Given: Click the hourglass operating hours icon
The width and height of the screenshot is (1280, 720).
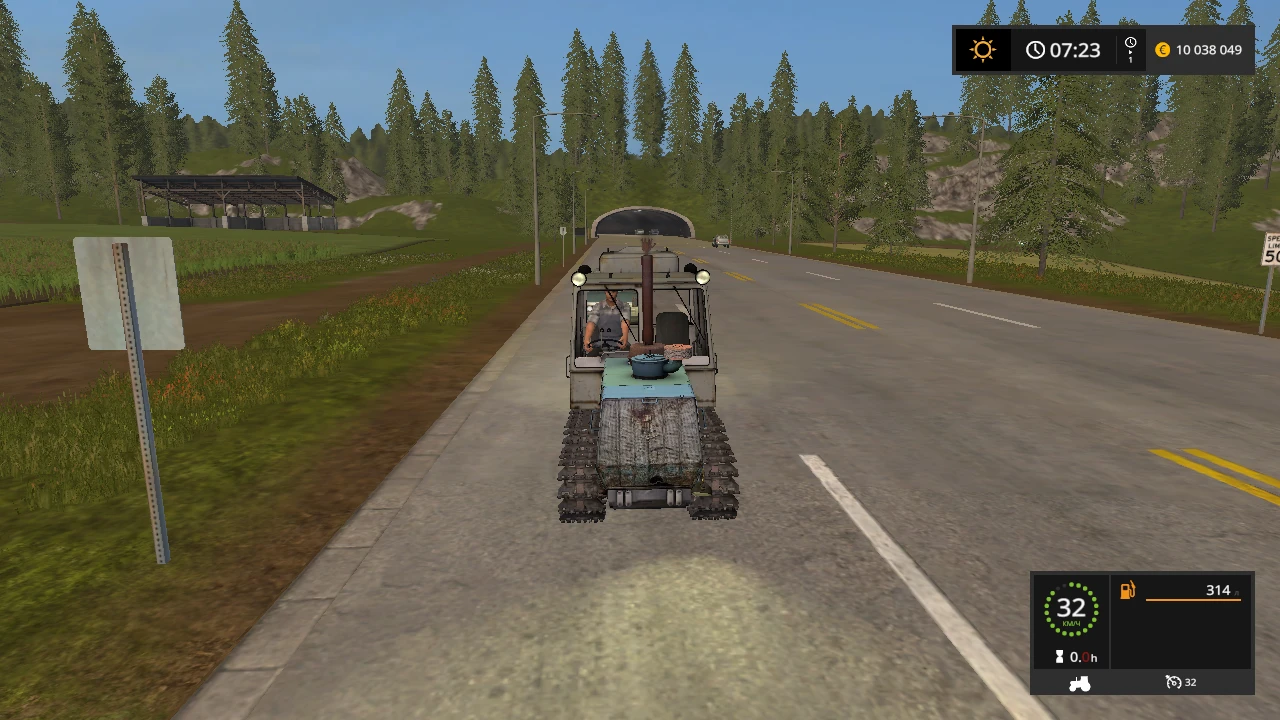Looking at the screenshot, I should click(1062, 657).
